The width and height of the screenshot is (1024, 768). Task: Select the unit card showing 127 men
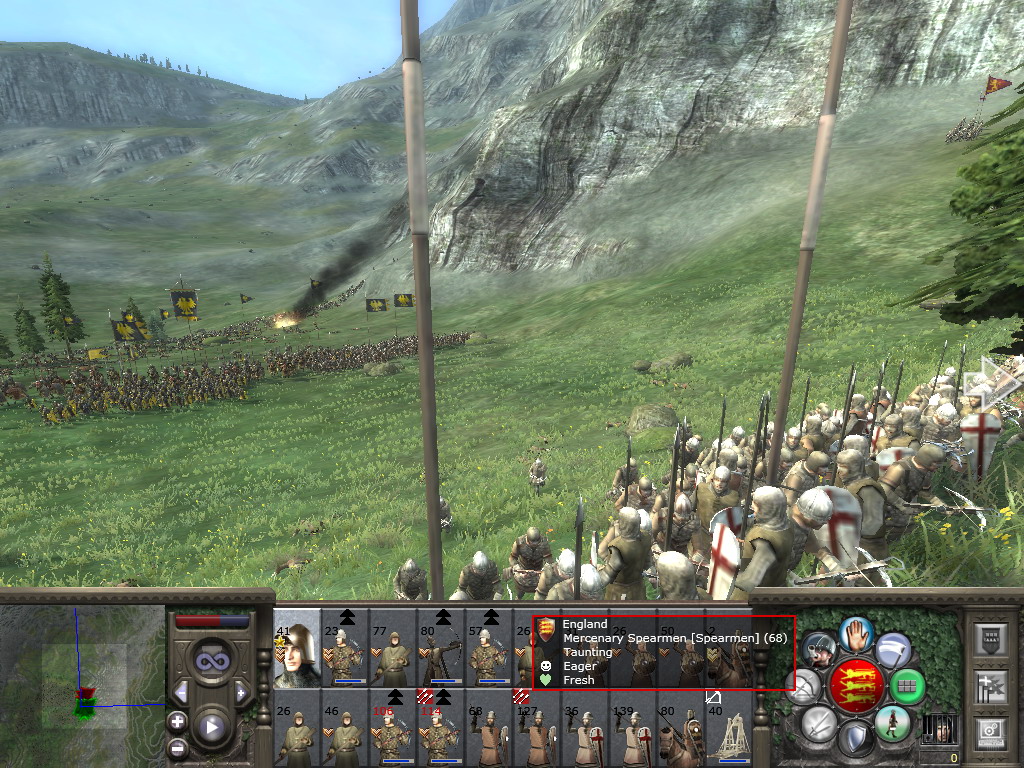pos(537,727)
